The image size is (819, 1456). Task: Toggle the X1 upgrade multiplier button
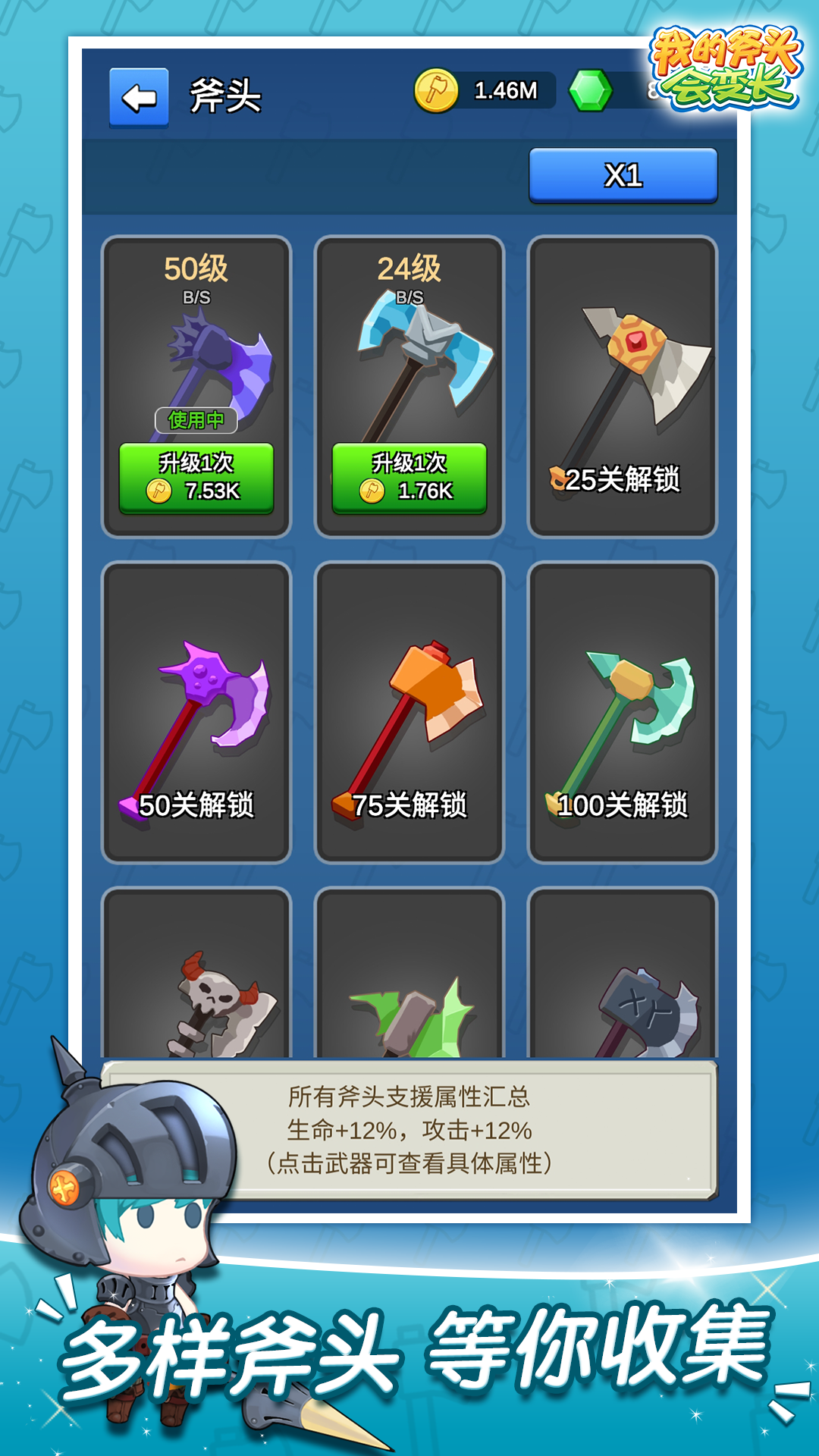[x=623, y=176]
